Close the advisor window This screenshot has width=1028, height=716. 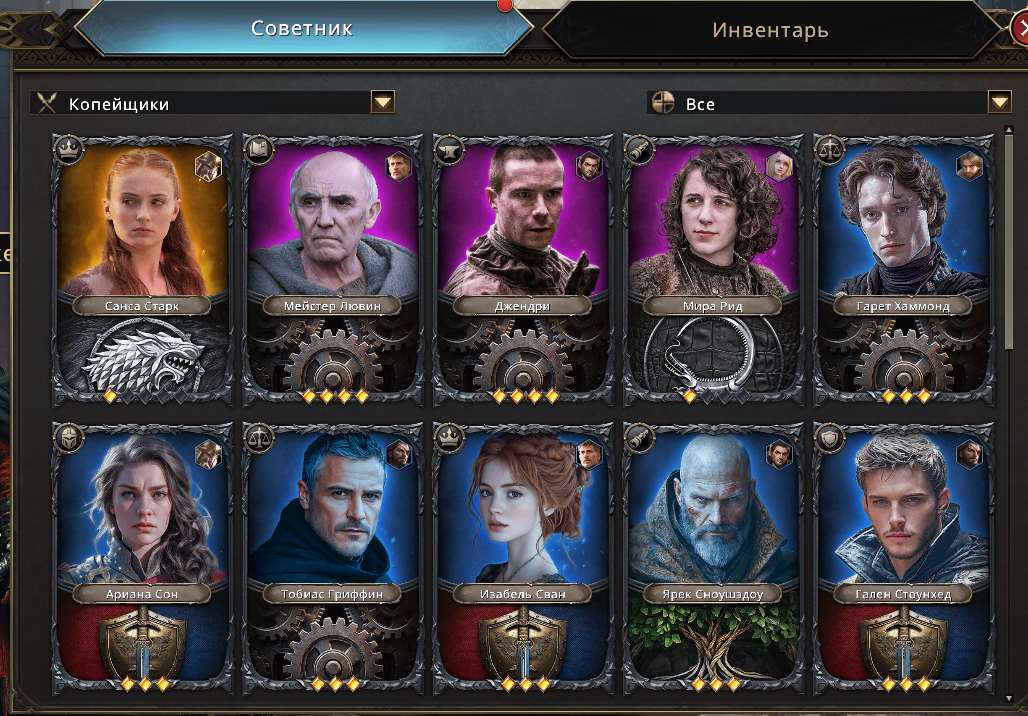click(x=1020, y=29)
